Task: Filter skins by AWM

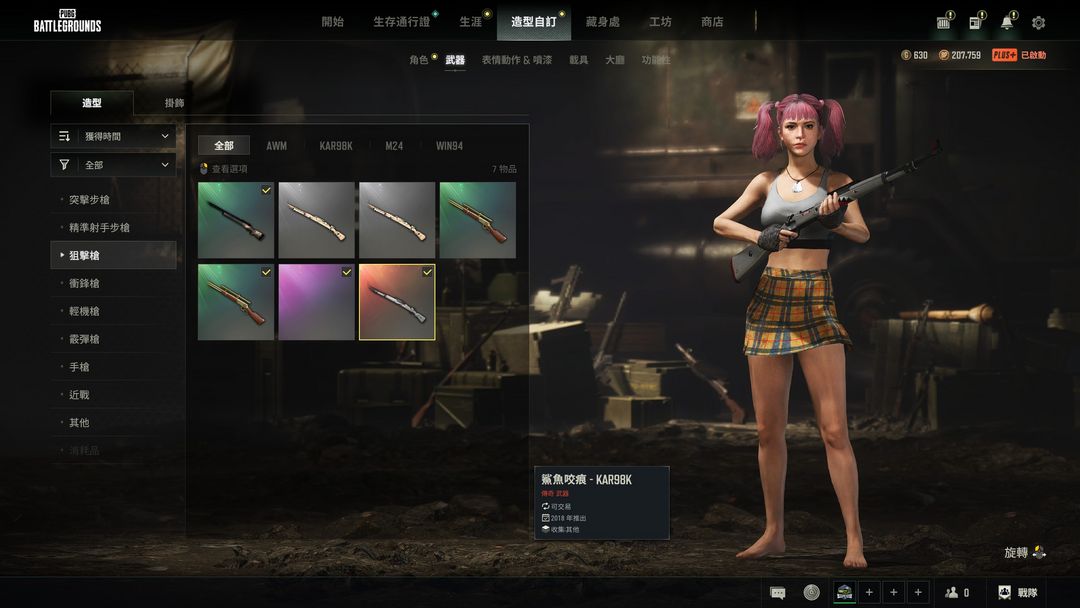Action: click(x=276, y=146)
